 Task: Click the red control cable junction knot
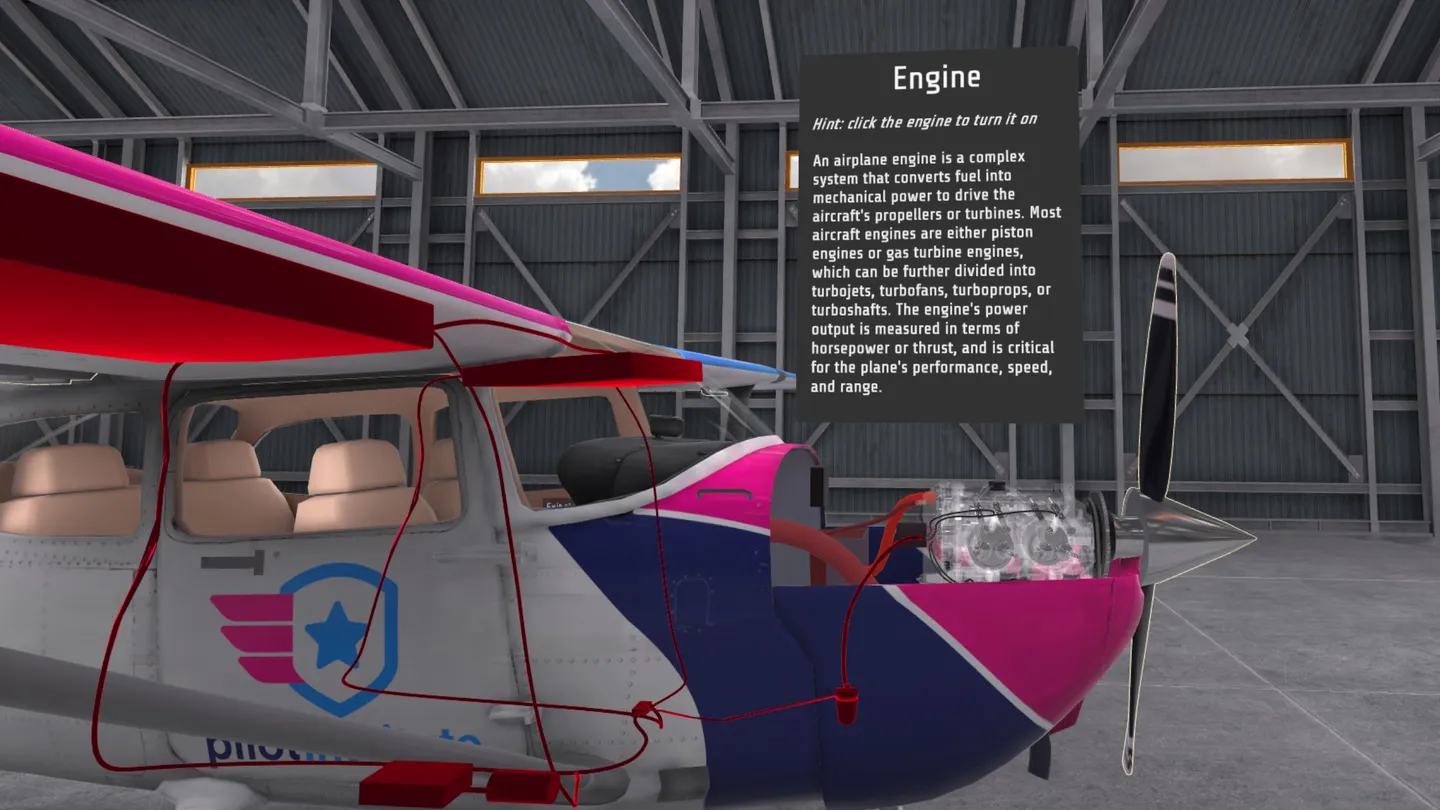642,707
